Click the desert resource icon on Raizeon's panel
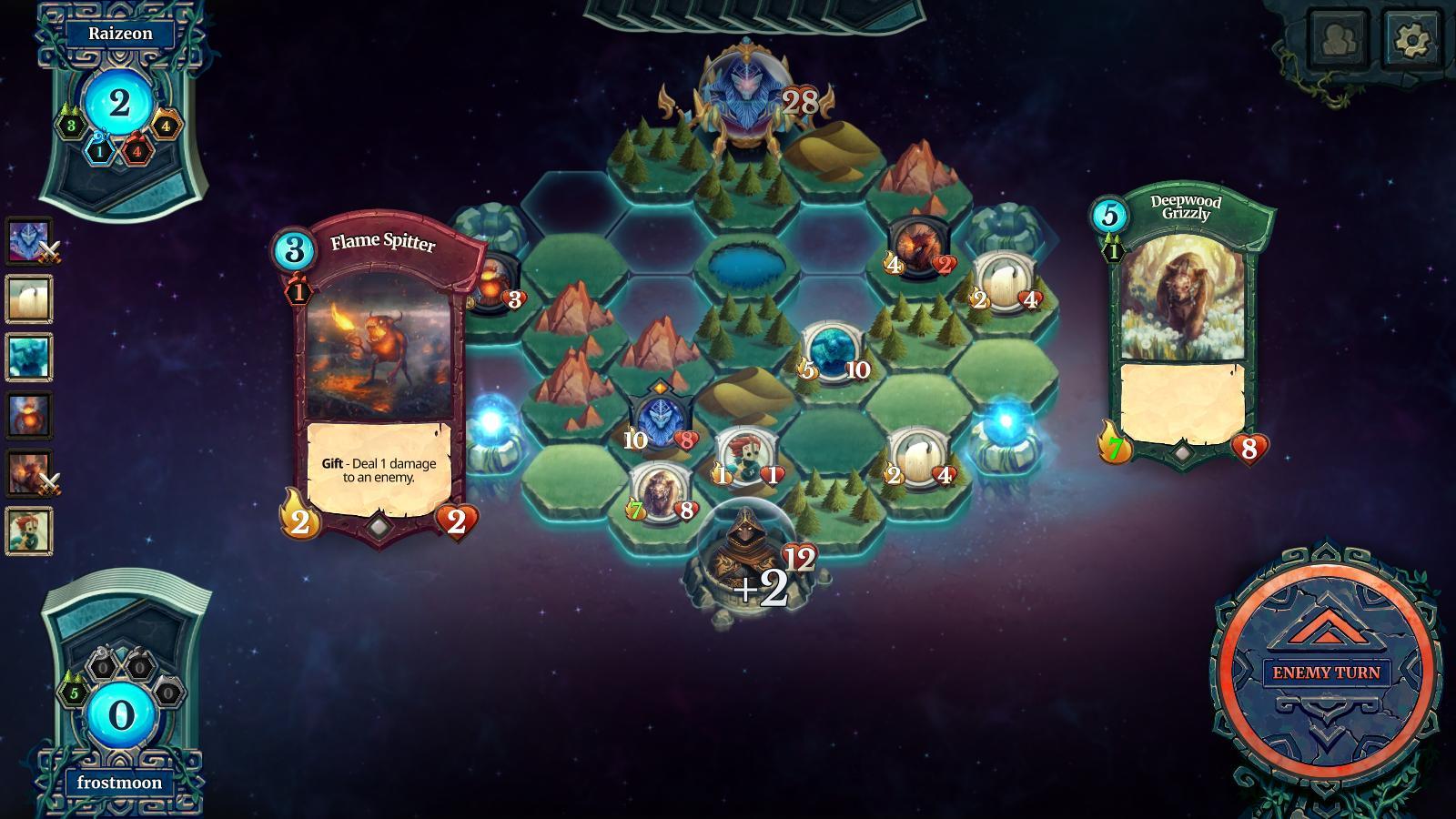Screen dimensions: 1456x819 click(165, 126)
